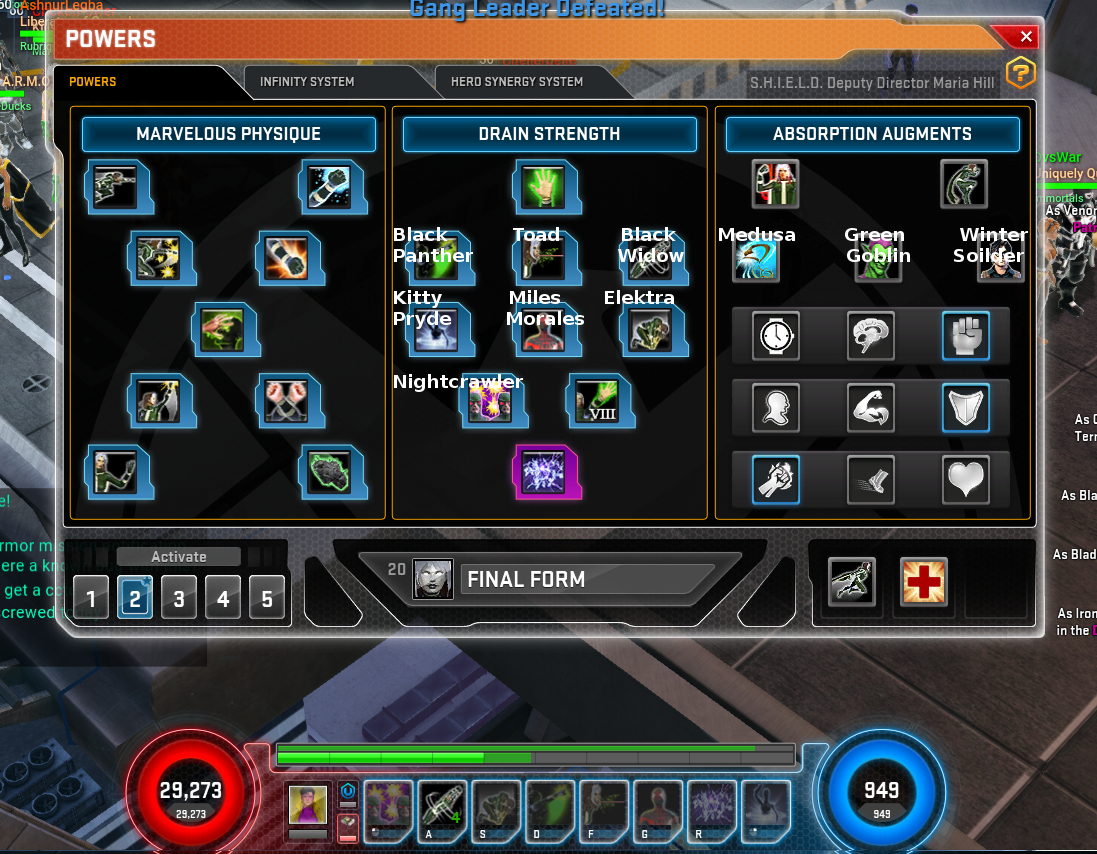
Task: Select the Nightcrawler drain power icon
Action: click(x=492, y=402)
